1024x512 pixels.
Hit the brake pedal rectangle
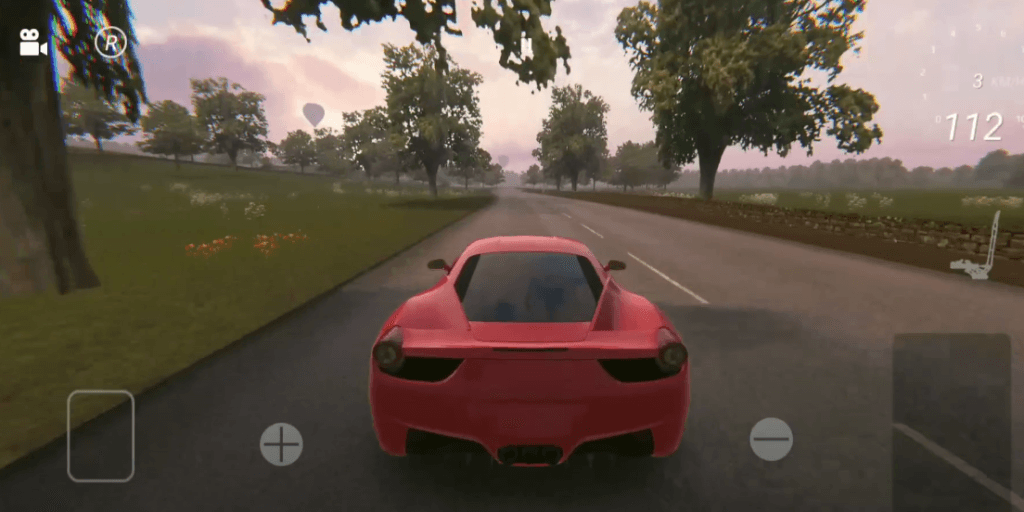pos(100,436)
